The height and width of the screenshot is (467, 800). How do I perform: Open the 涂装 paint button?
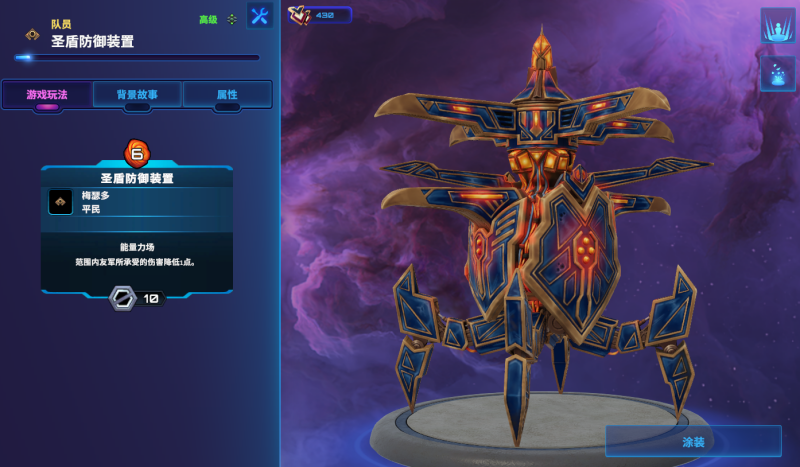coord(693,441)
